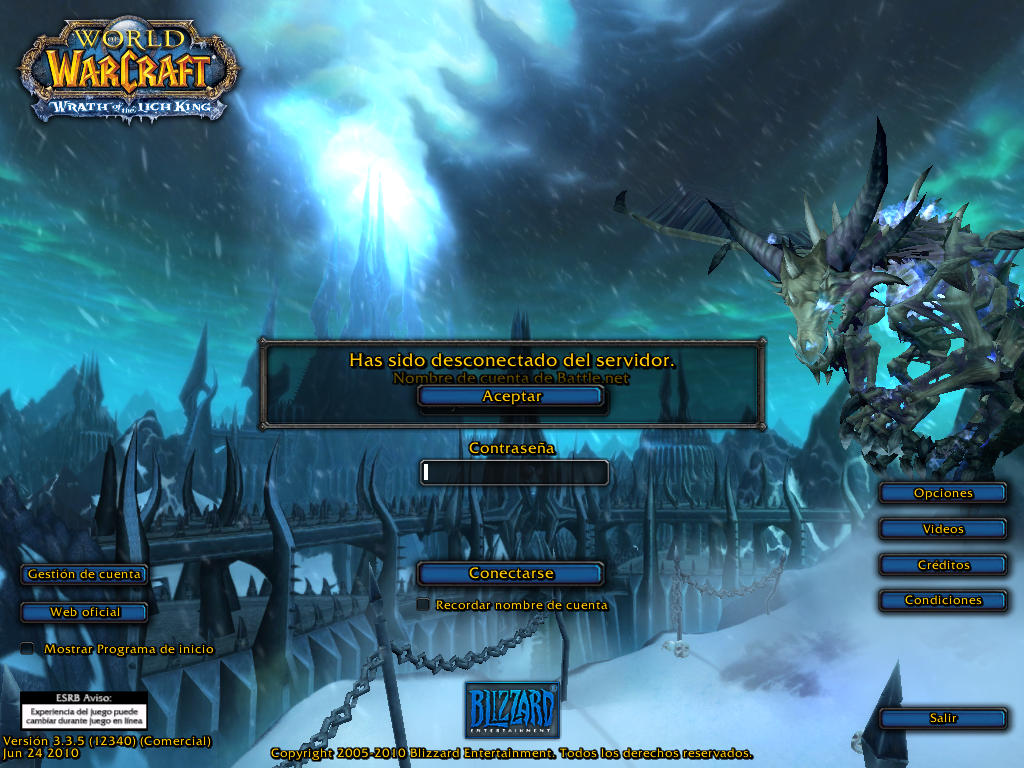1024x768 pixels.
Task: Open Gestión de cuenta
Action: coord(85,574)
